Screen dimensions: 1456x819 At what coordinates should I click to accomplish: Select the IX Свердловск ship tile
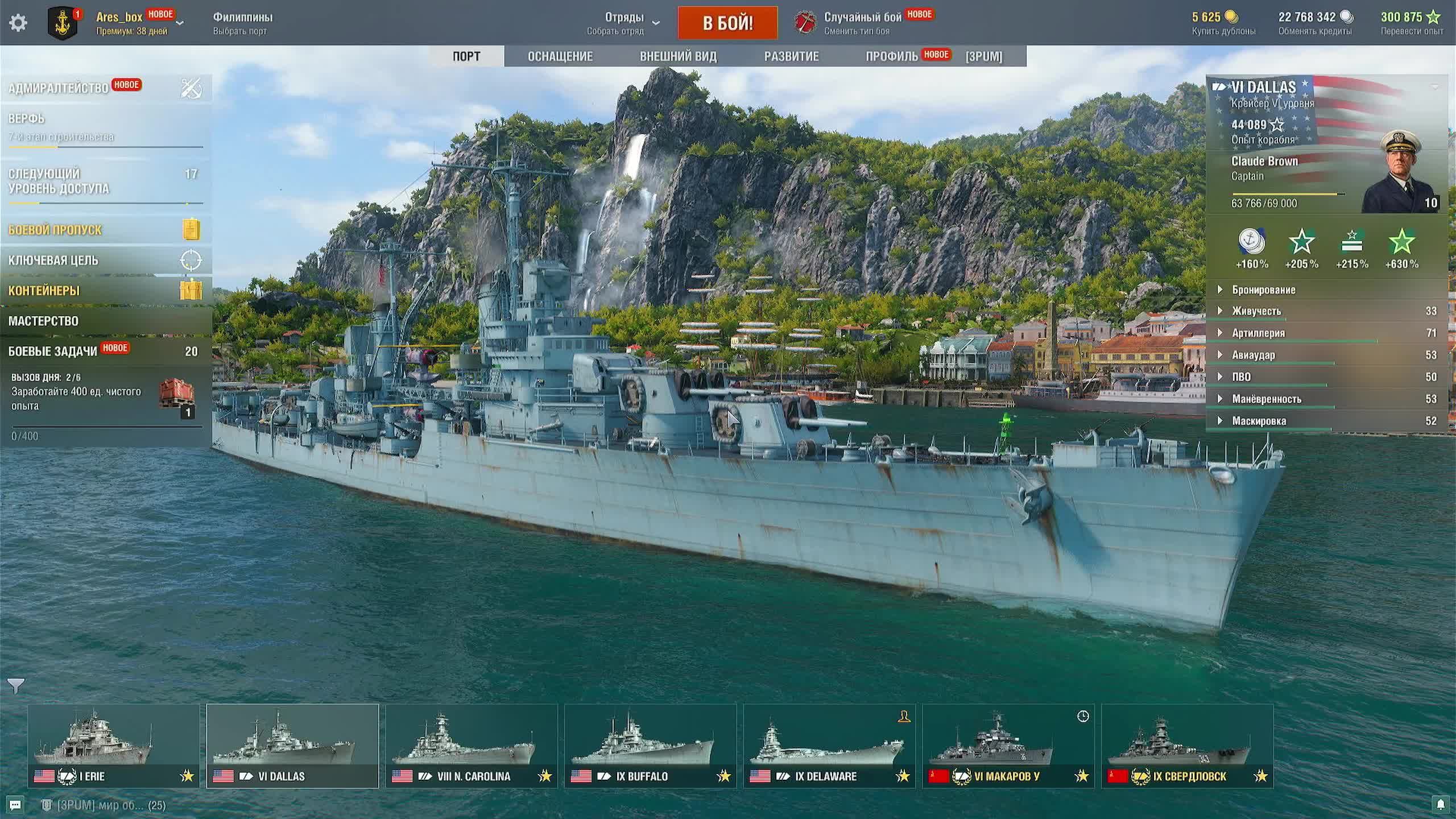point(1187,746)
